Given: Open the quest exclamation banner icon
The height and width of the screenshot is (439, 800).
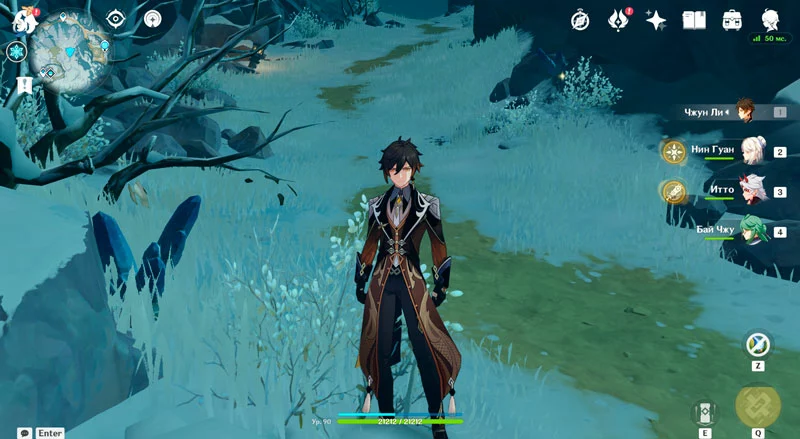Looking at the screenshot, I should point(24,85).
